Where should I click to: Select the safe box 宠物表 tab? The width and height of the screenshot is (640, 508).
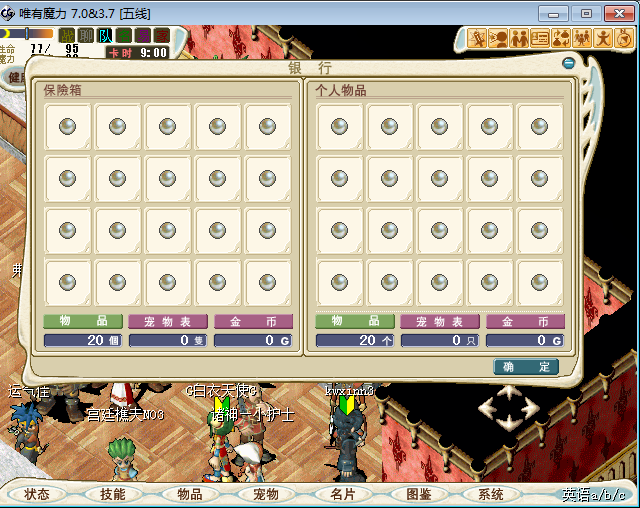pyautogui.click(x=168, y=322)
